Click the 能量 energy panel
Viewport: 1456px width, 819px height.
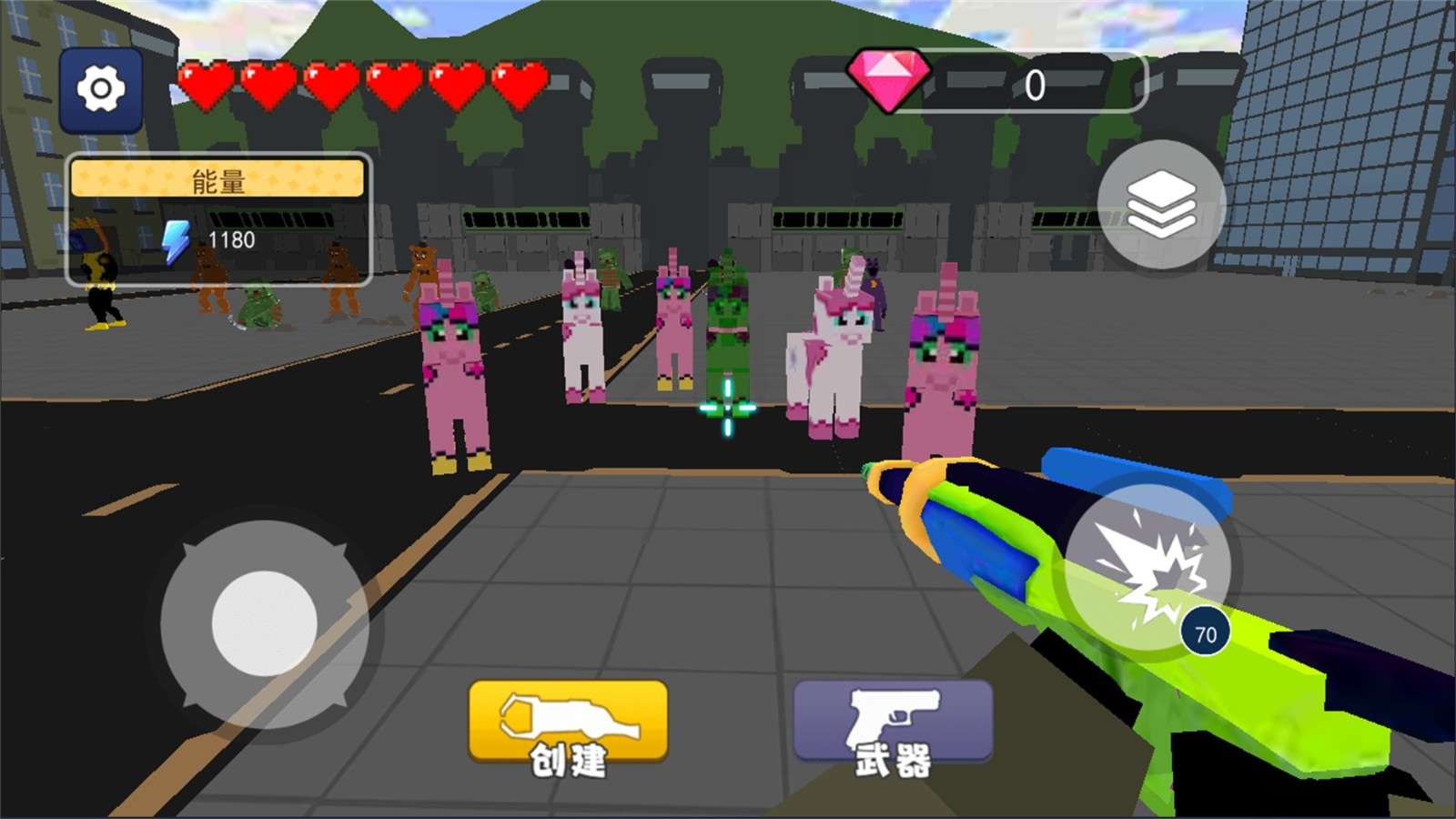point(218,219)
